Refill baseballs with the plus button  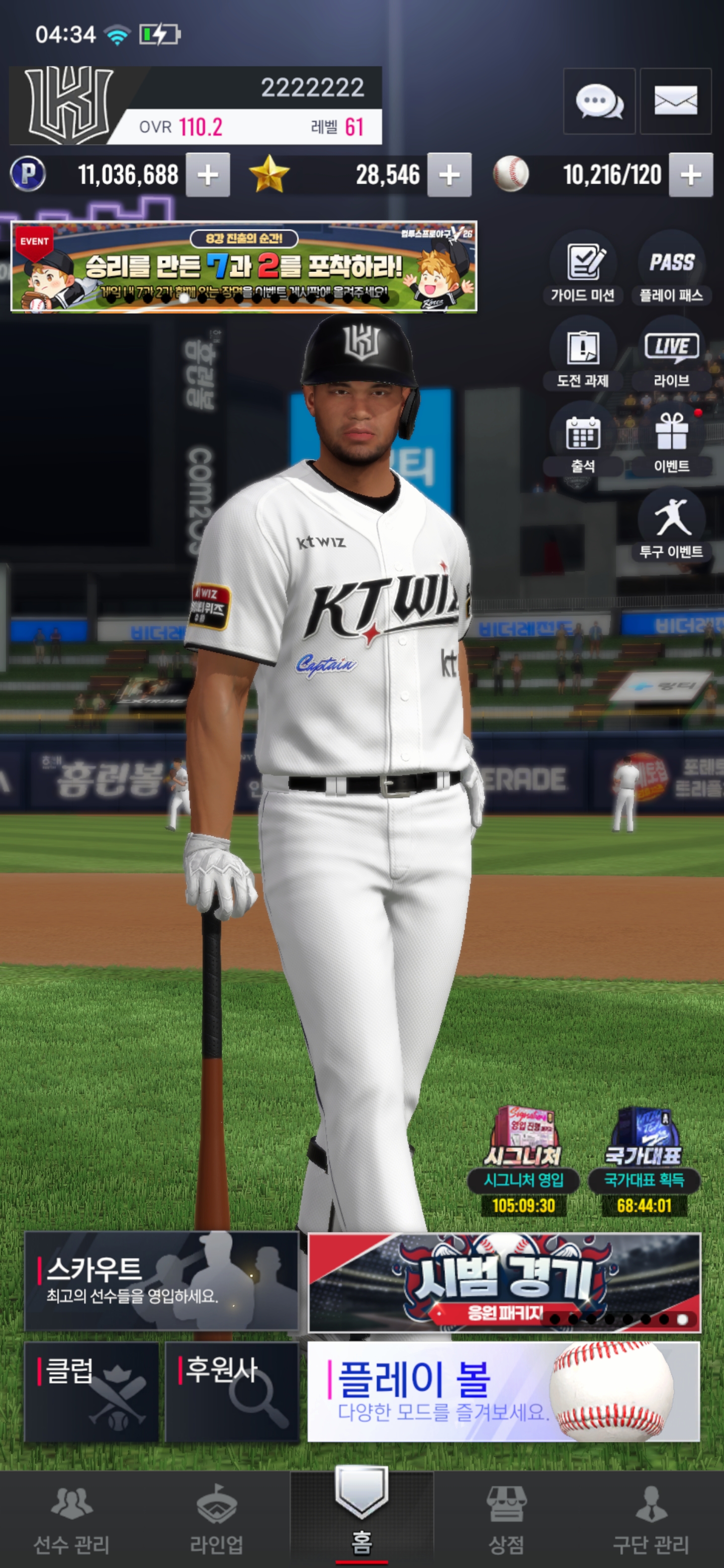[690, 175]
